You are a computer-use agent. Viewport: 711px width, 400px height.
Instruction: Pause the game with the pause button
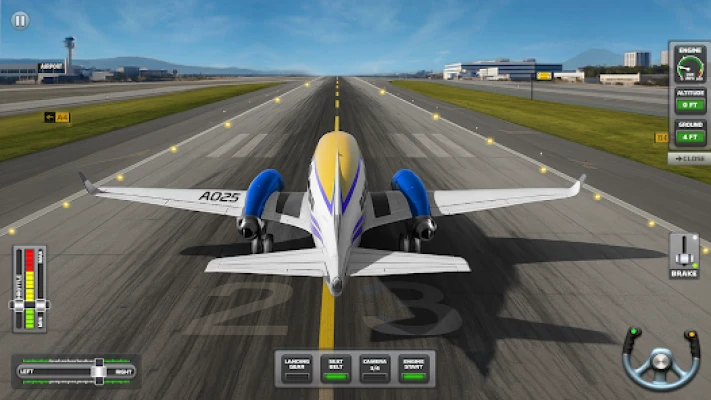[x=20, y=20]
